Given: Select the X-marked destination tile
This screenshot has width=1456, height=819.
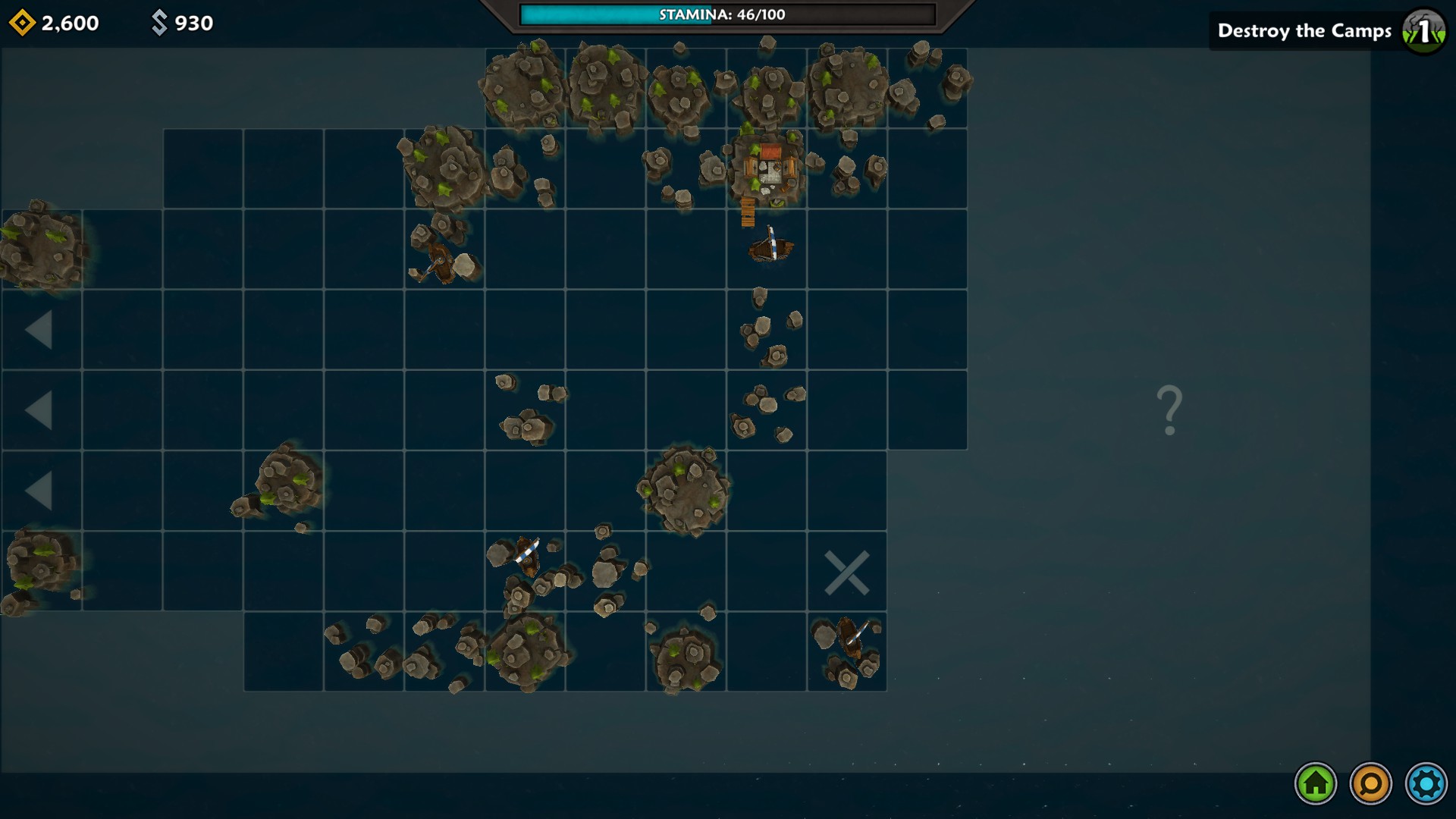Looking at the screenshot, I should coord(846,573).
